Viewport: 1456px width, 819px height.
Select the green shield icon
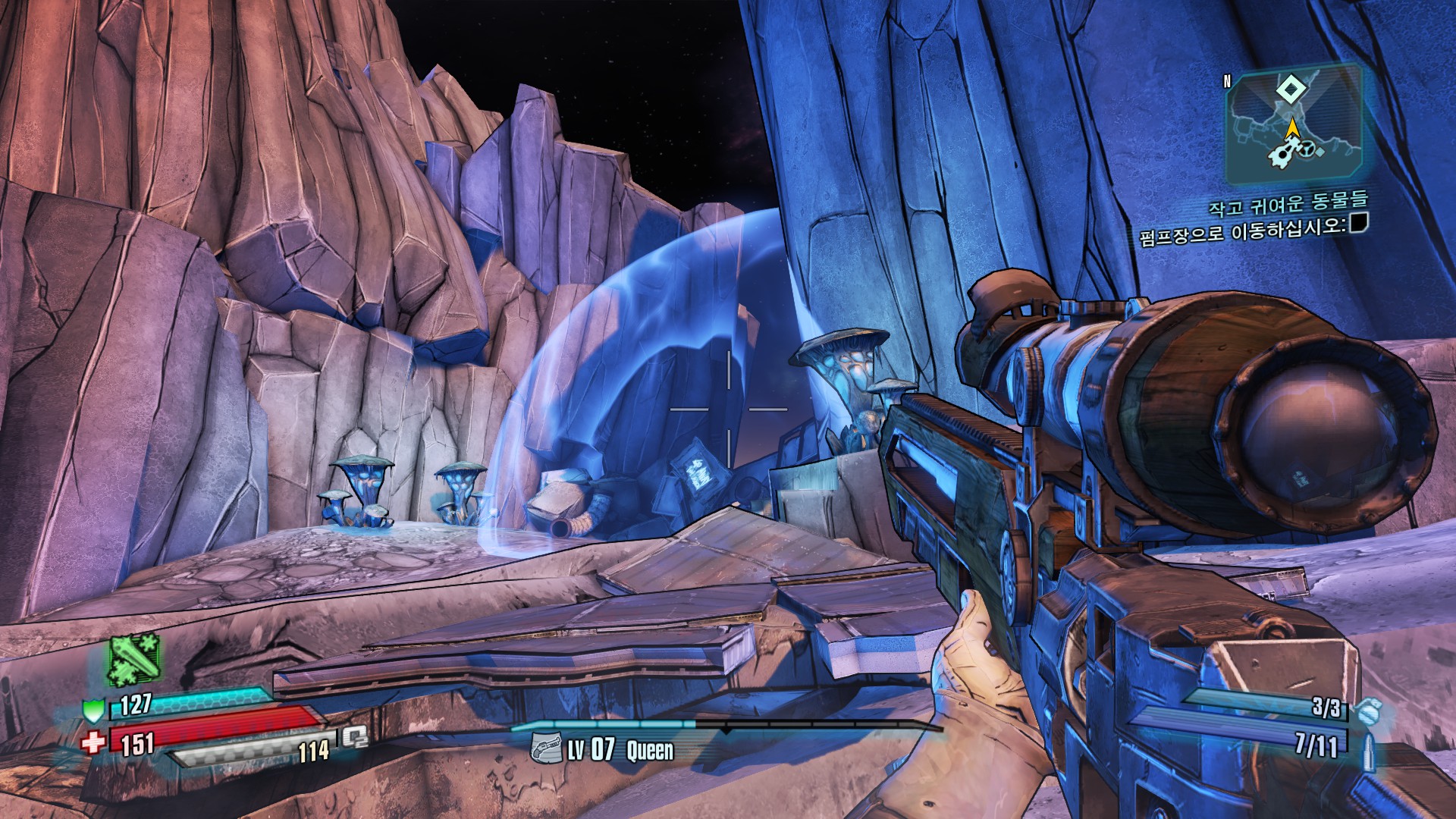click(x=93, y=711)
